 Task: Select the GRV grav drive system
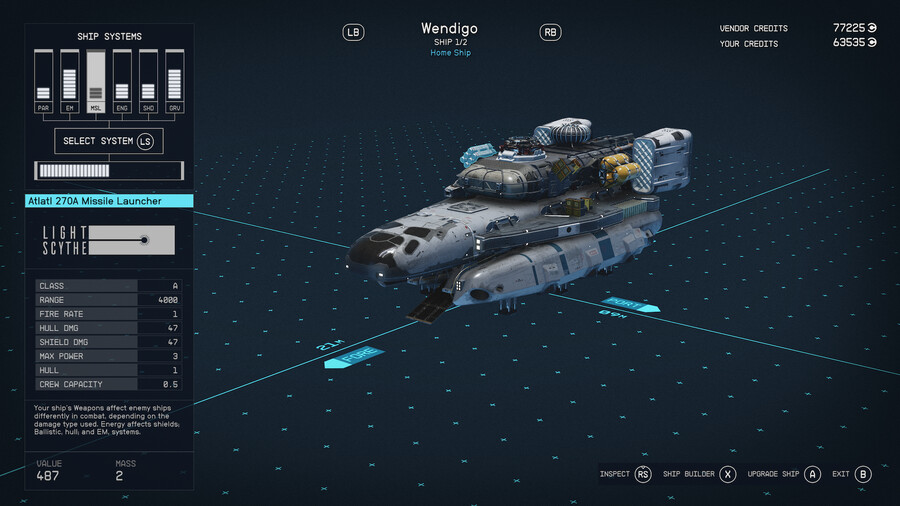point(174,82)
